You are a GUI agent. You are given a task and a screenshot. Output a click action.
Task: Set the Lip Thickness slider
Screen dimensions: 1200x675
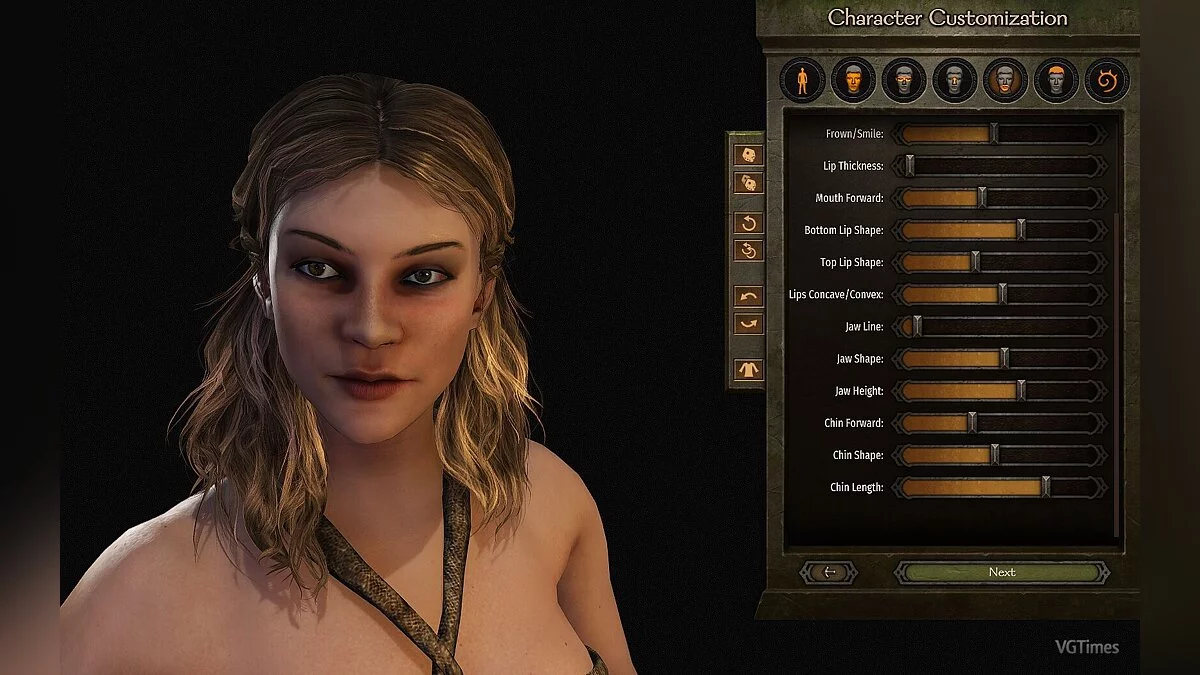(x=909, y=166)
